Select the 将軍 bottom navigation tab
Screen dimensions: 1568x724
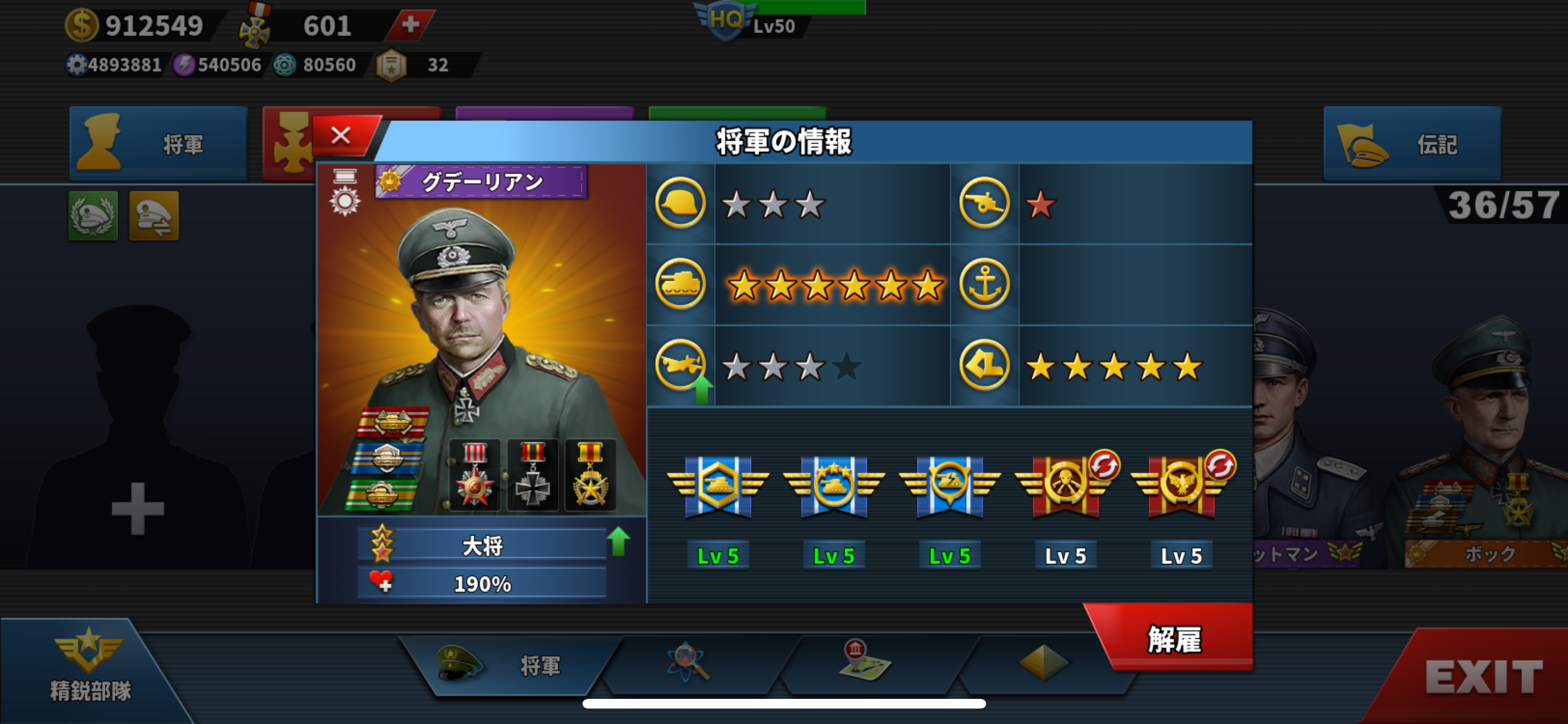coord(509,665)
